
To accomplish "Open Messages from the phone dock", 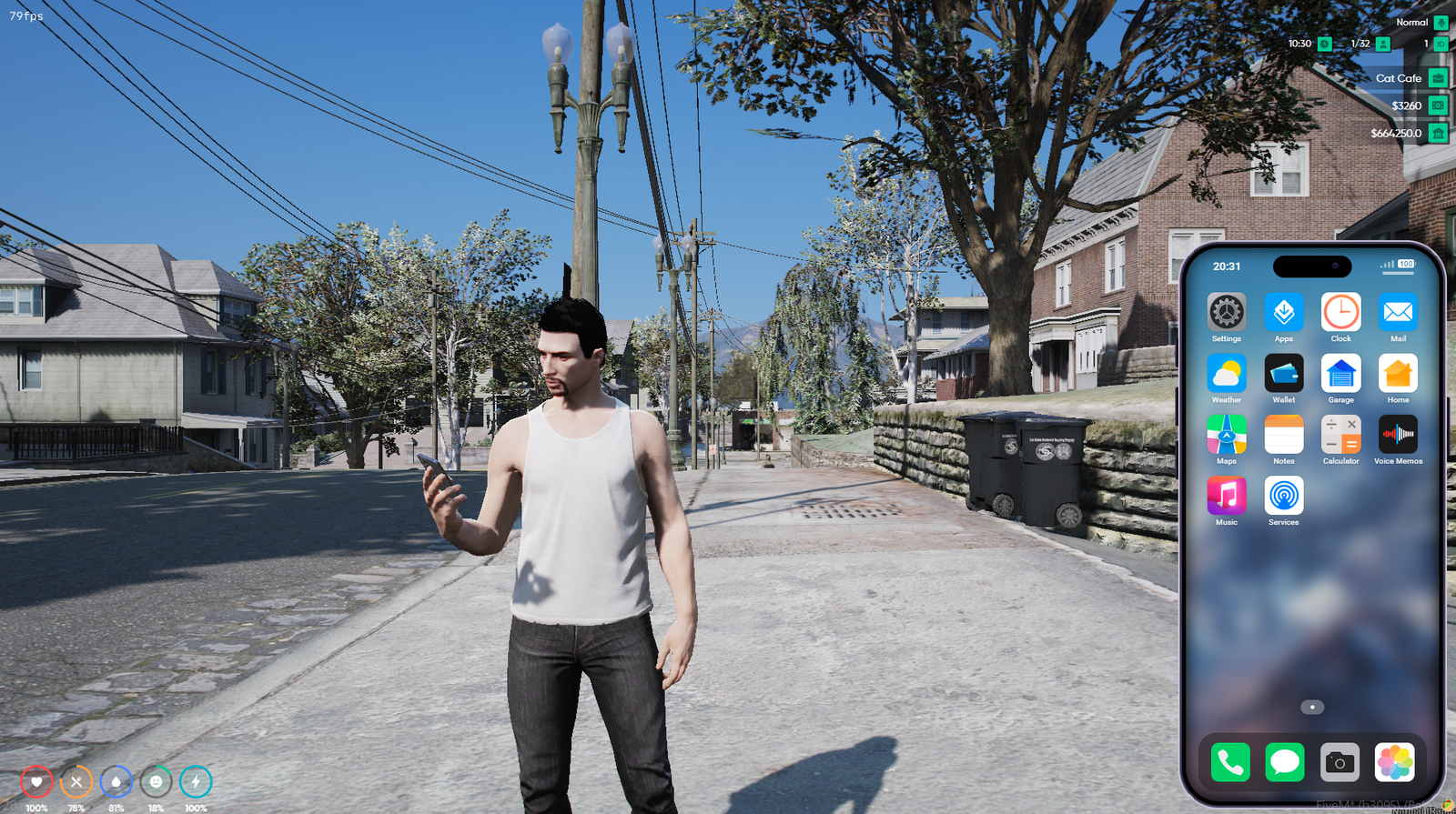I will click(x=1285, y=762).
